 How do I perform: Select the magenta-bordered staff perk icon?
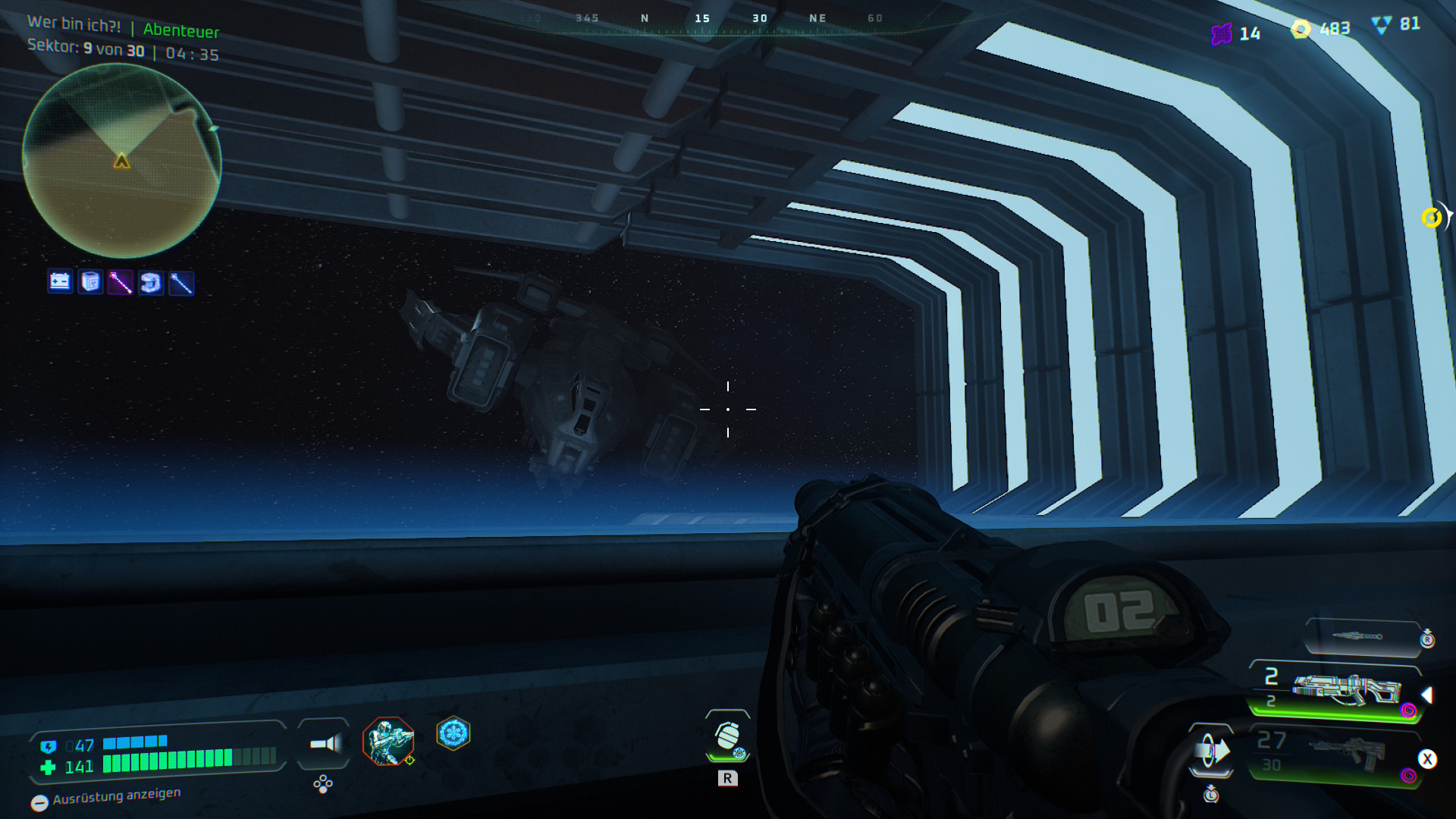tap(121, 283)
